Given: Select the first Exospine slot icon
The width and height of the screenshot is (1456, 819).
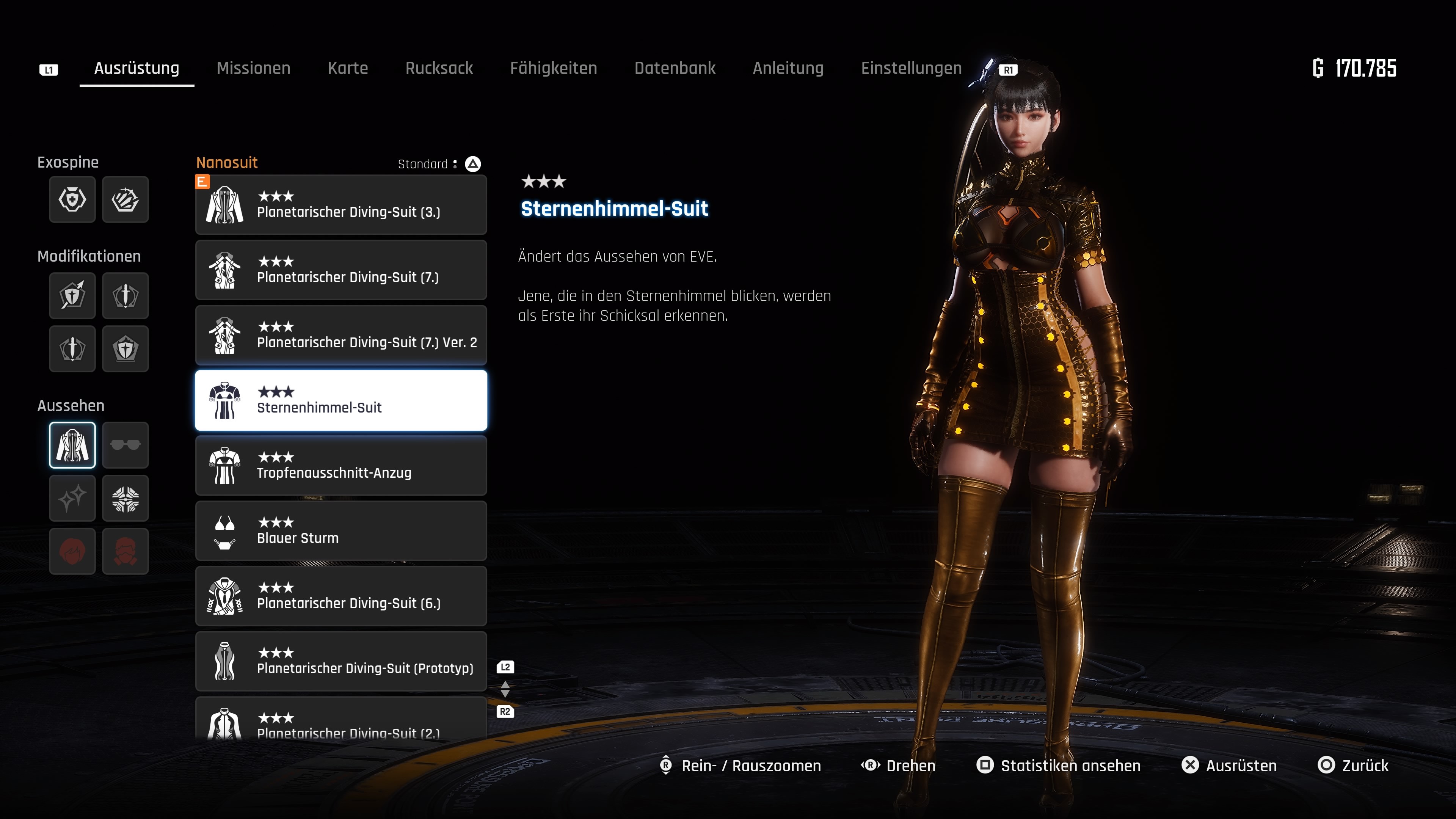Looking at the screenshot, I should click(72, 199).
